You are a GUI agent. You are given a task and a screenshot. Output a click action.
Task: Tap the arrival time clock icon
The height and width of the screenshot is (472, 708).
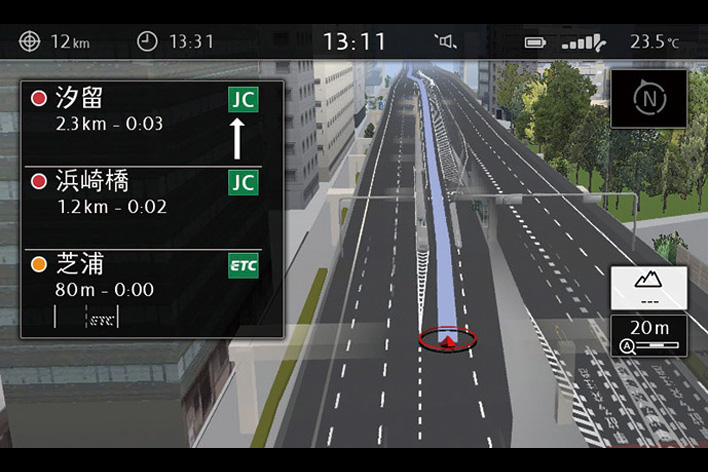click(x=147, y=42)
